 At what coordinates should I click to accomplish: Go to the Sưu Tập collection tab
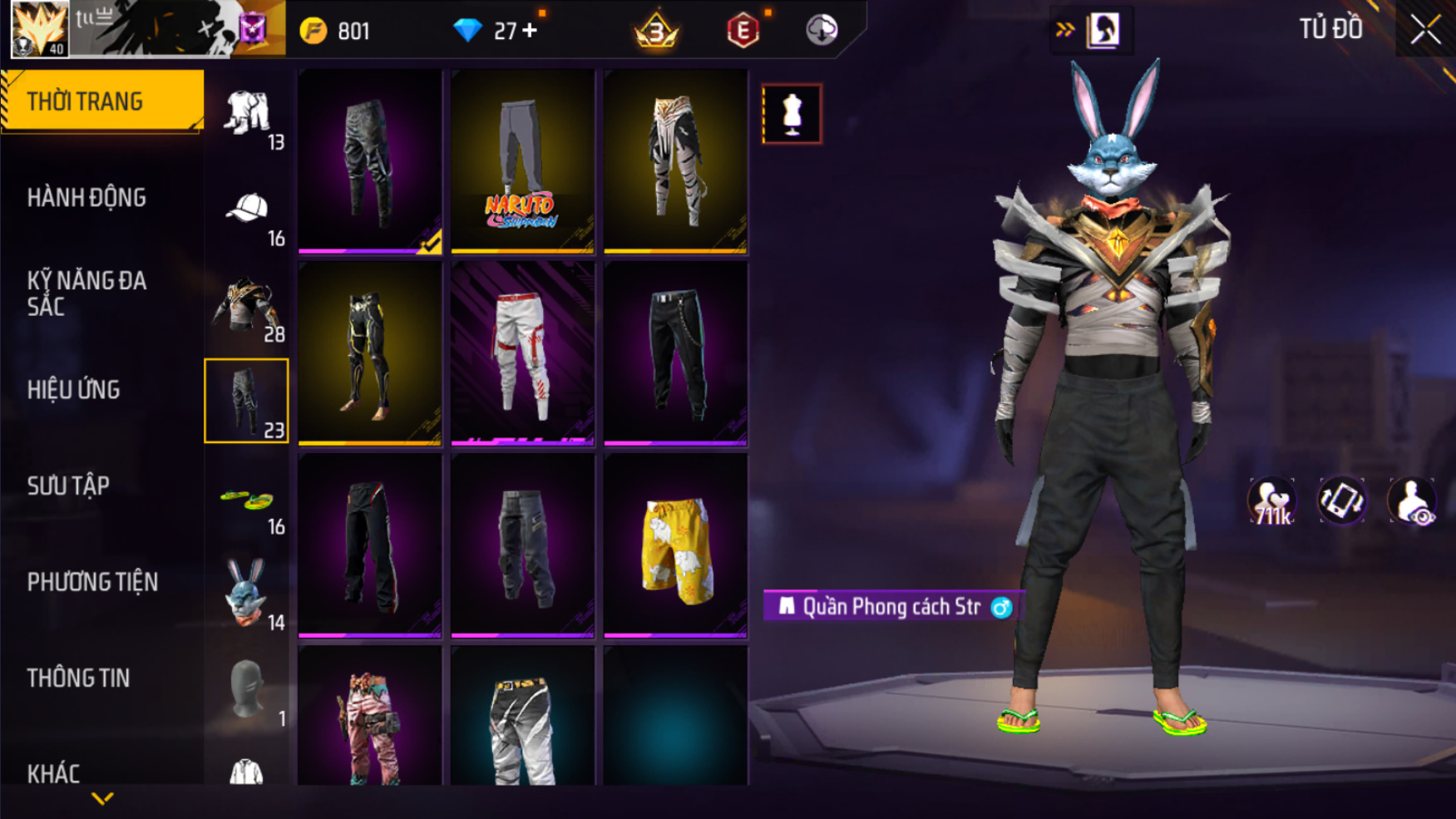coord(68,486)
